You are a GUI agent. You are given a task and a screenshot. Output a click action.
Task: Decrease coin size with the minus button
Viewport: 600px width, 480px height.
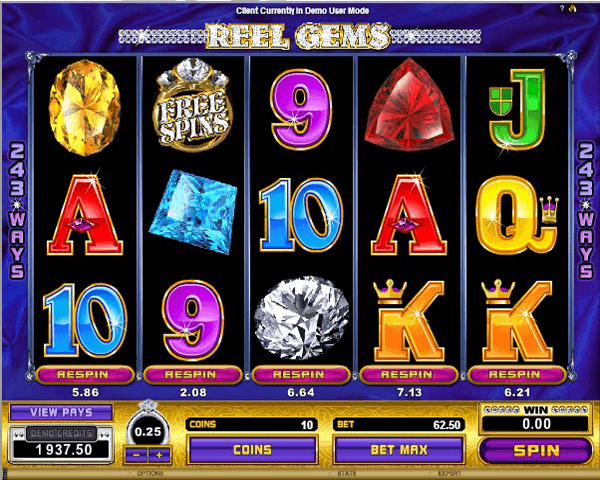[x=137, y=455]
